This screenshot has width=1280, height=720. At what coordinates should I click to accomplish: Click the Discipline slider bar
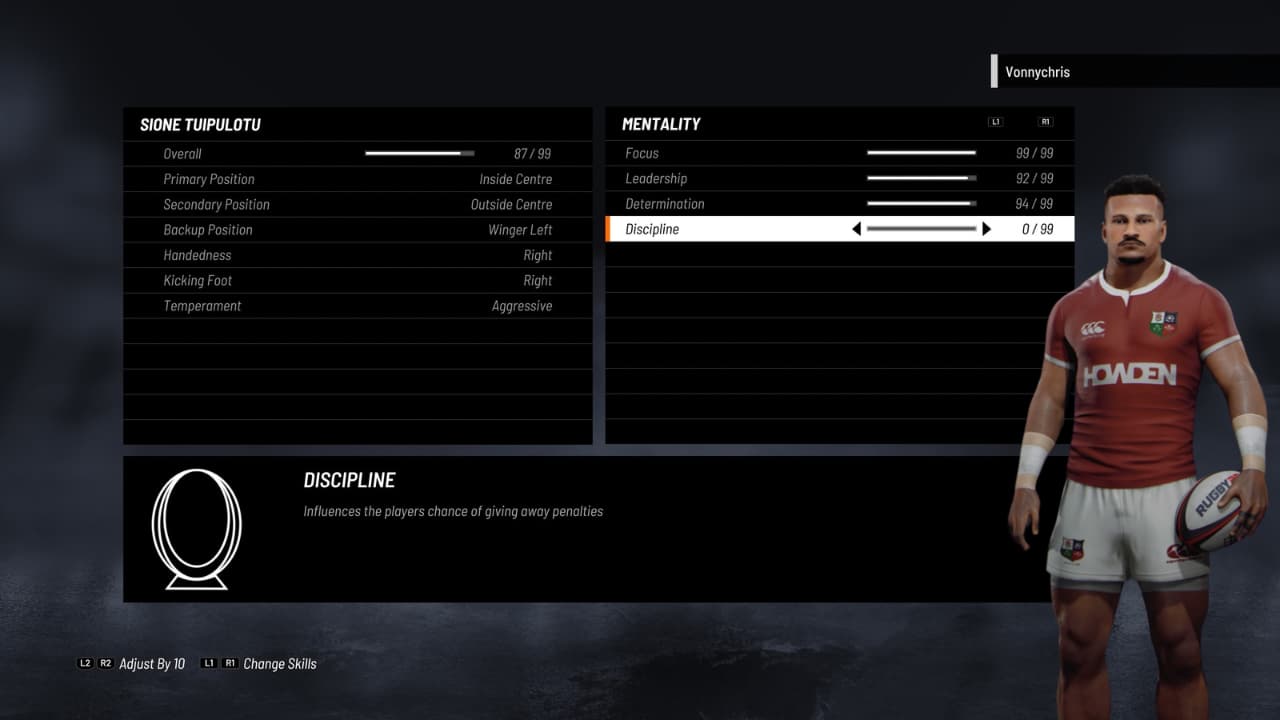921,229
